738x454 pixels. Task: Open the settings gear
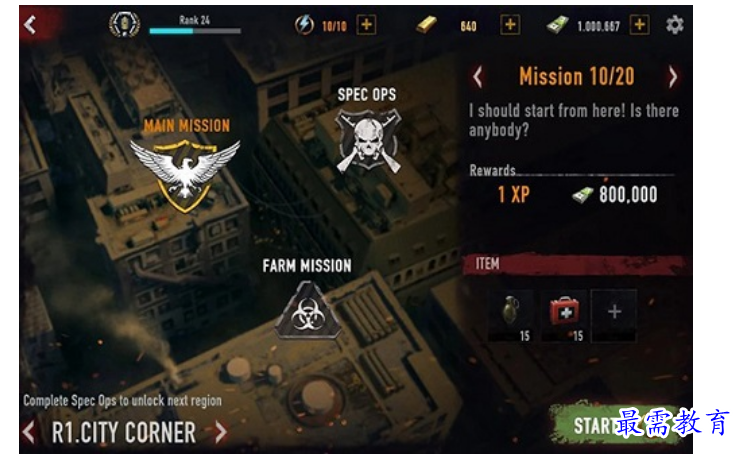click(x=675, y=25)
